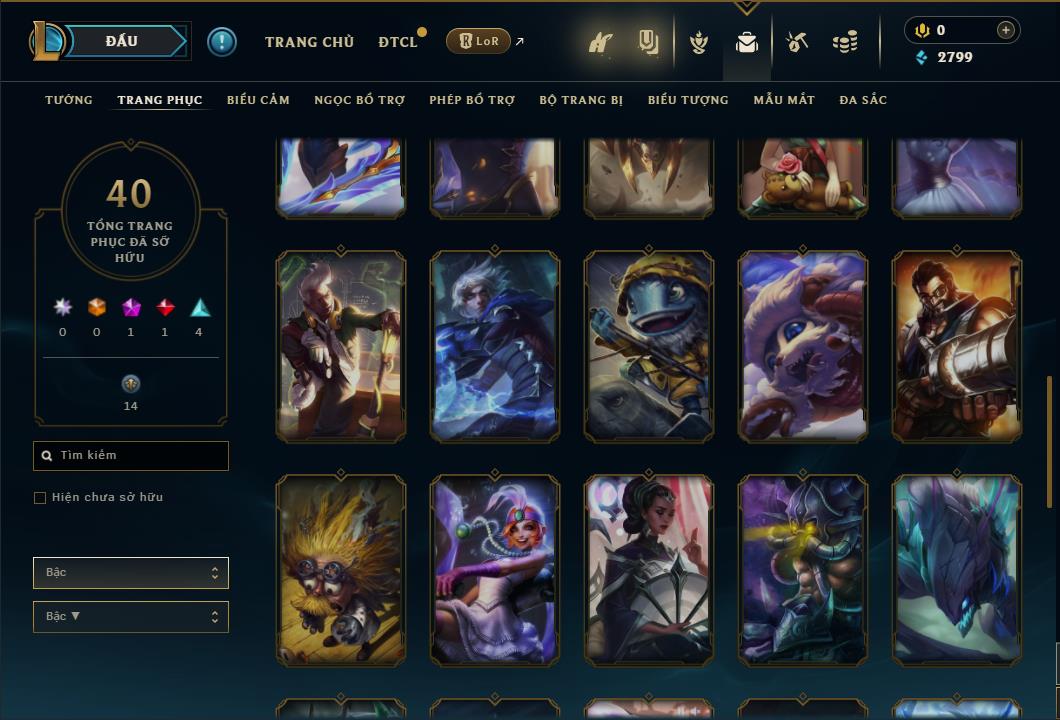The image size is (1060, 720).
Task: Choose the Graves skin with large gun
Action: (x=957, y=346)
